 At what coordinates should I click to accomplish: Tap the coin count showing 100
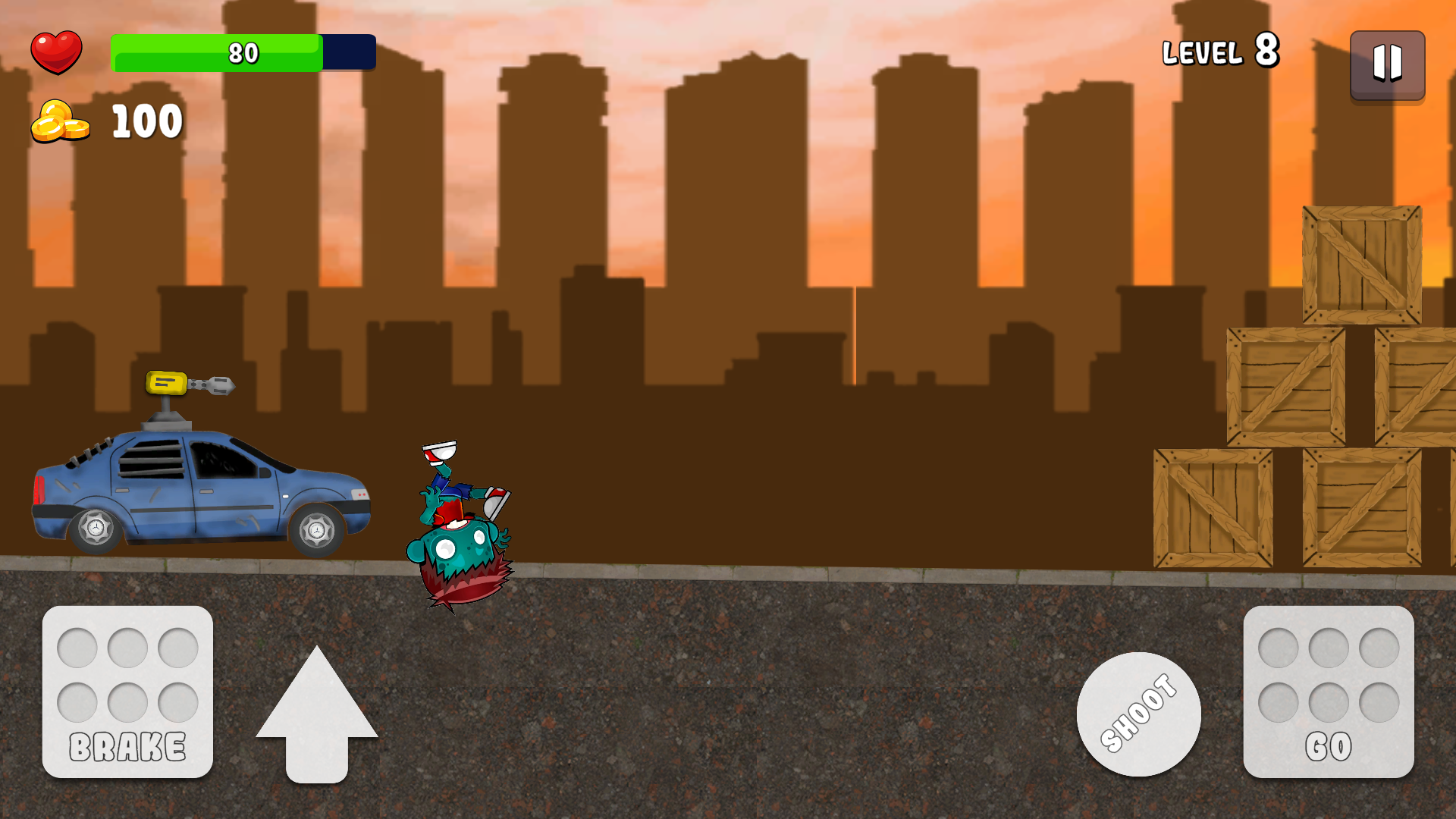(x=146, y=120)
